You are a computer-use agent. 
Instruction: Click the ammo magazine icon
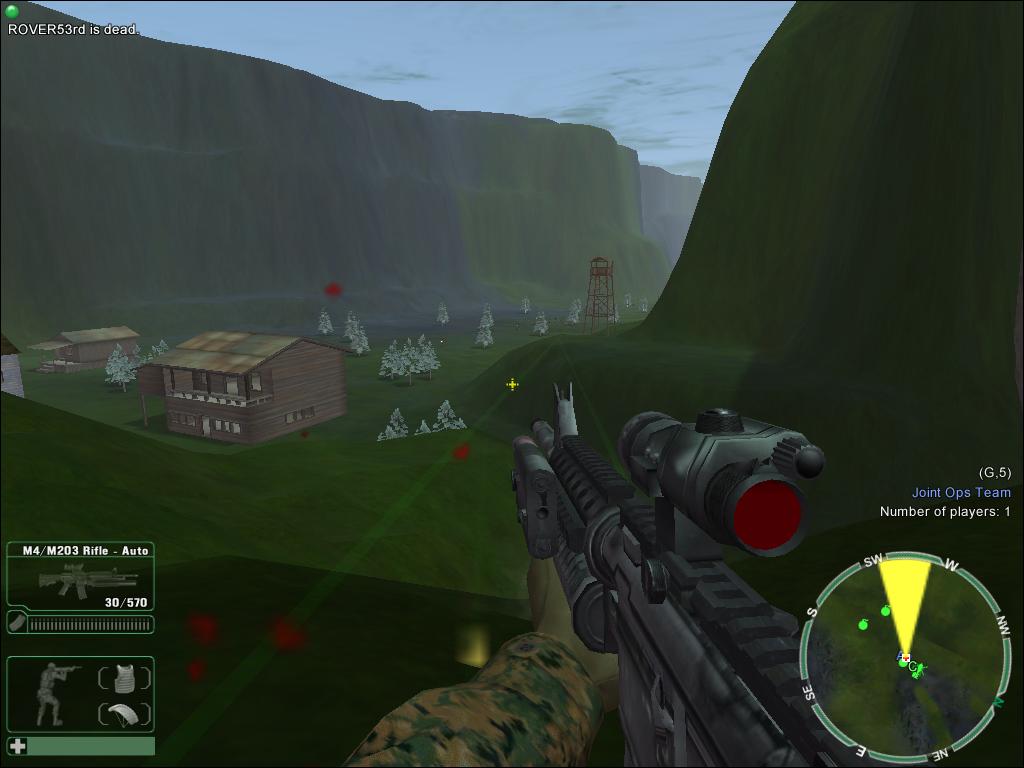point(18,624)
